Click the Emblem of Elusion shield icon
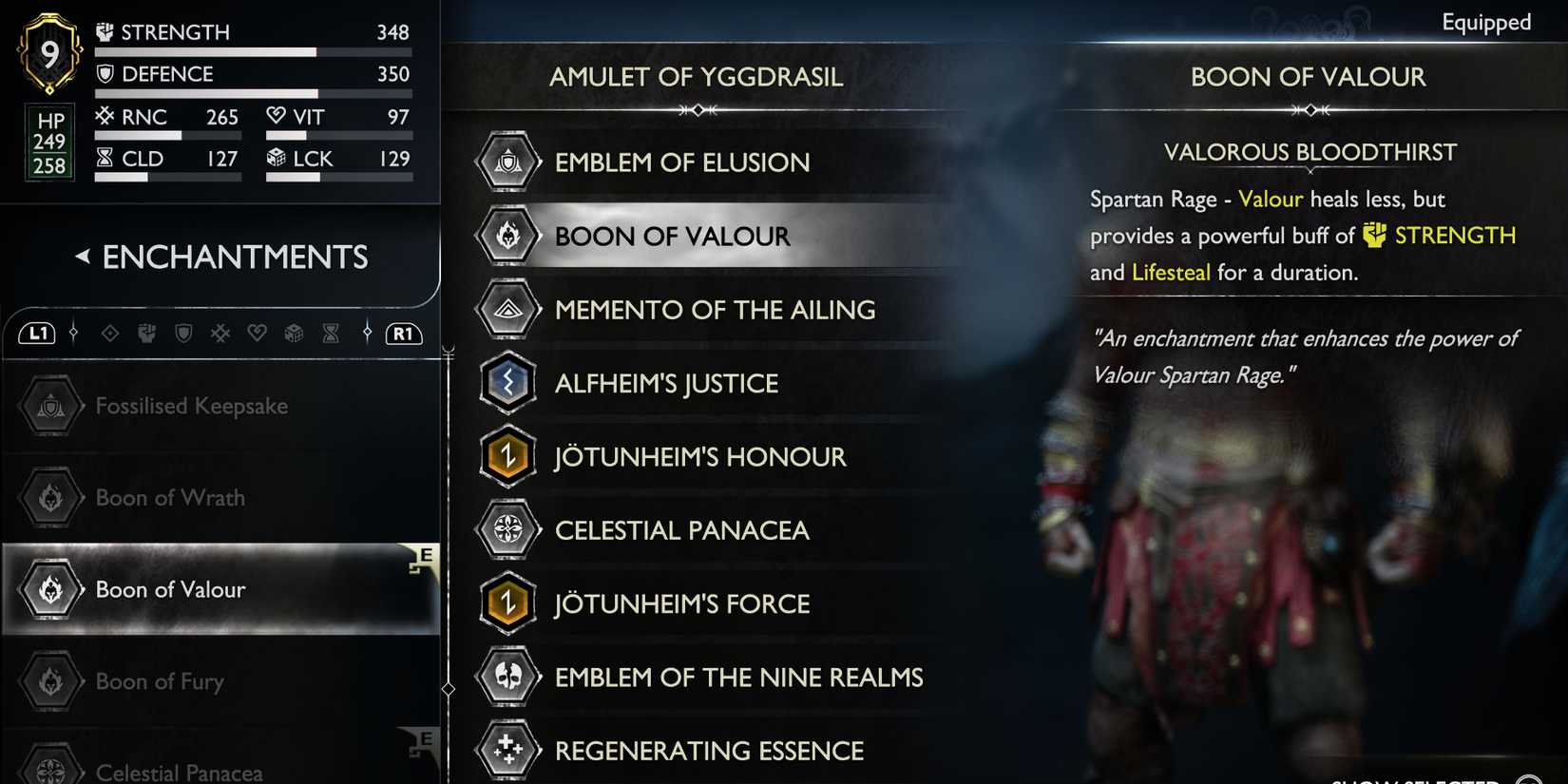The width and height of the screenshot is (1568, 784). point(508,162)
